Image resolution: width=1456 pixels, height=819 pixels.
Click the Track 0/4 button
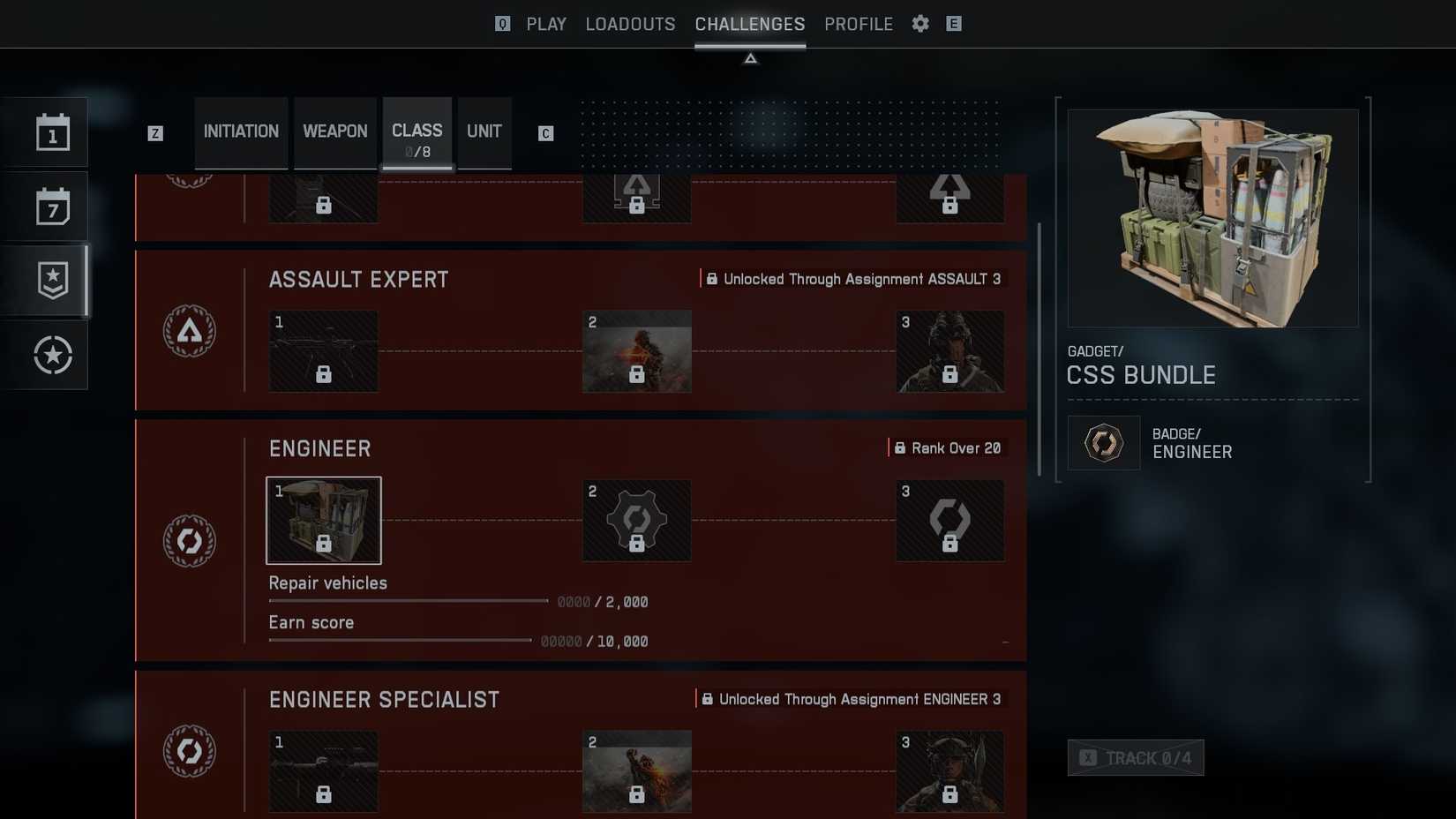click(x=1136, y=757)
